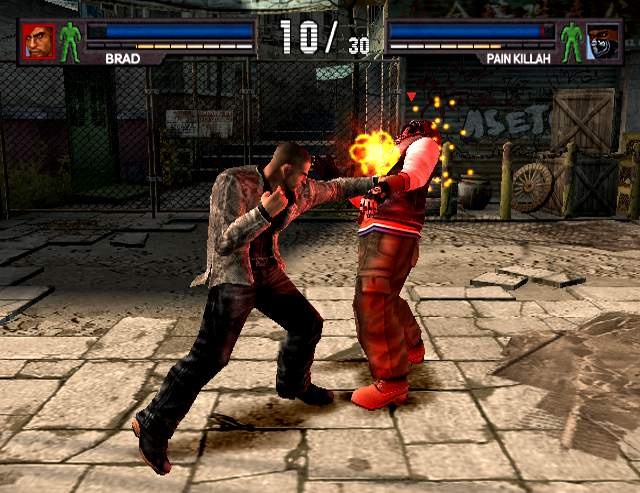640x493 pixels.
Task: Click Brad's character portrait
Action: pyautogui.click(x=39, y=41)
